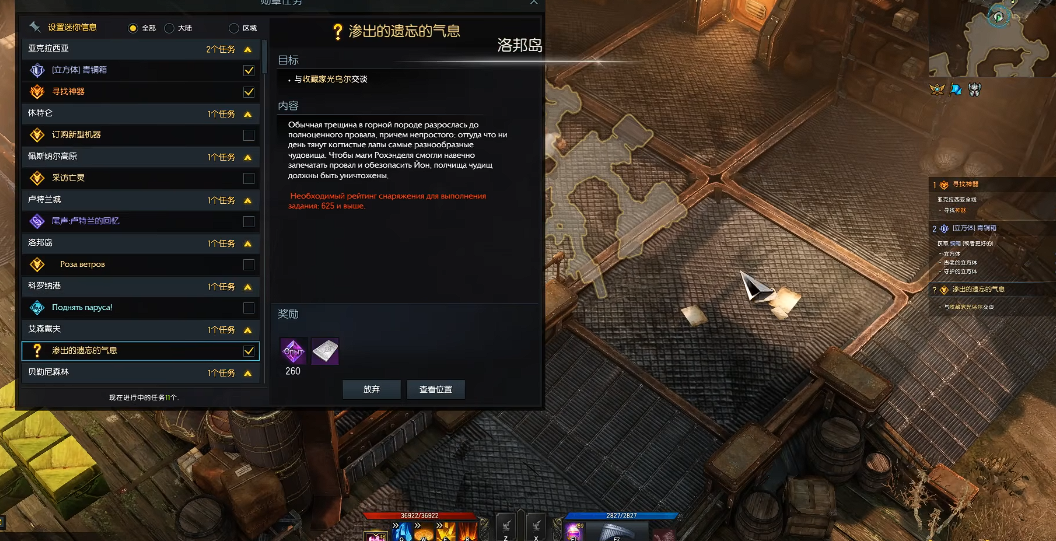The width and height of the screenshot is (1056, 541).
Task: Tick the Роза ветров quest checkbox
Action: click(248, 265)
